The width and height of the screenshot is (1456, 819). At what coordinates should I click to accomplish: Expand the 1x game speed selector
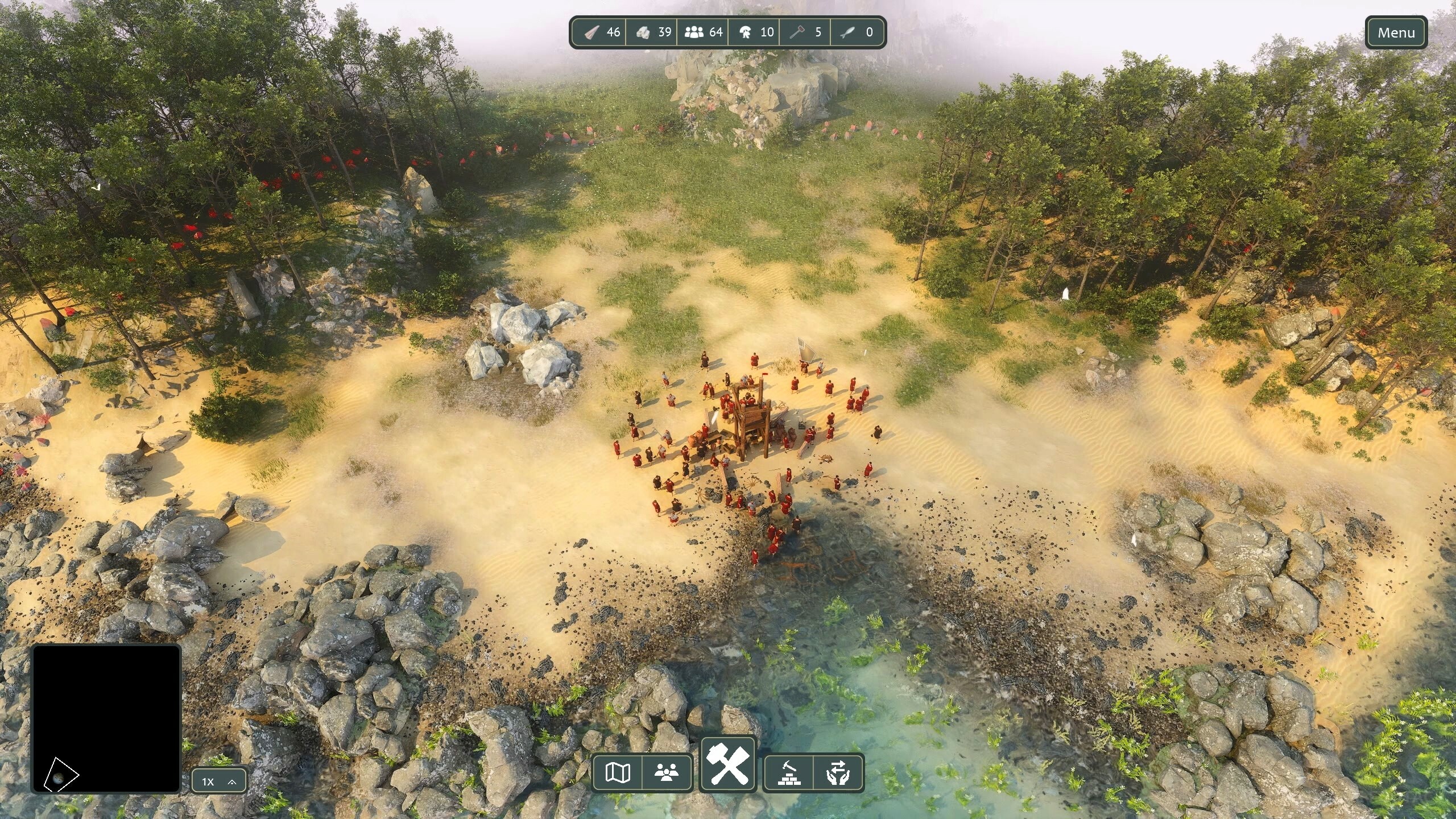219,781
